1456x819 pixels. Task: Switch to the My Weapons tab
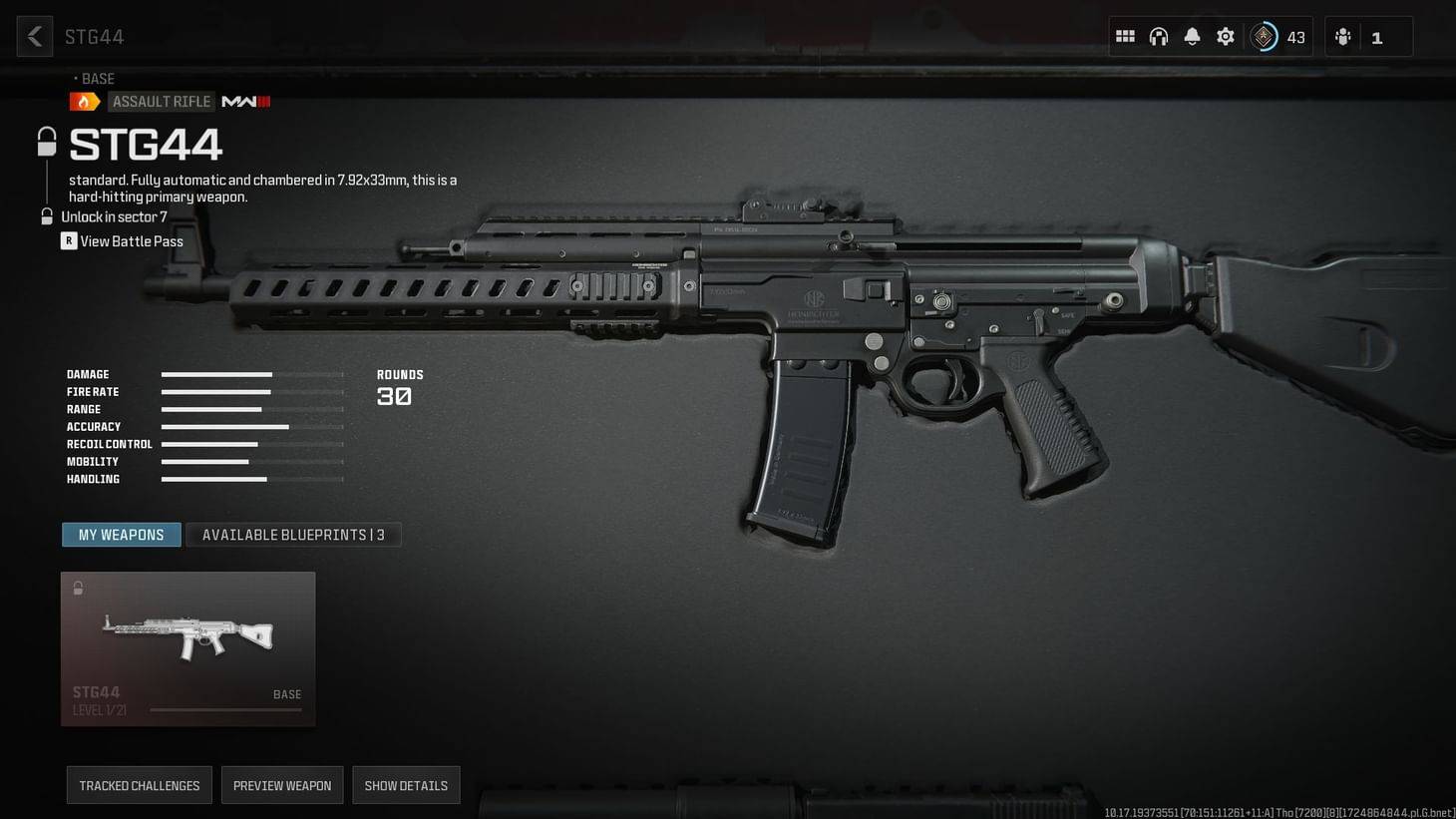(x=121, y=535)
